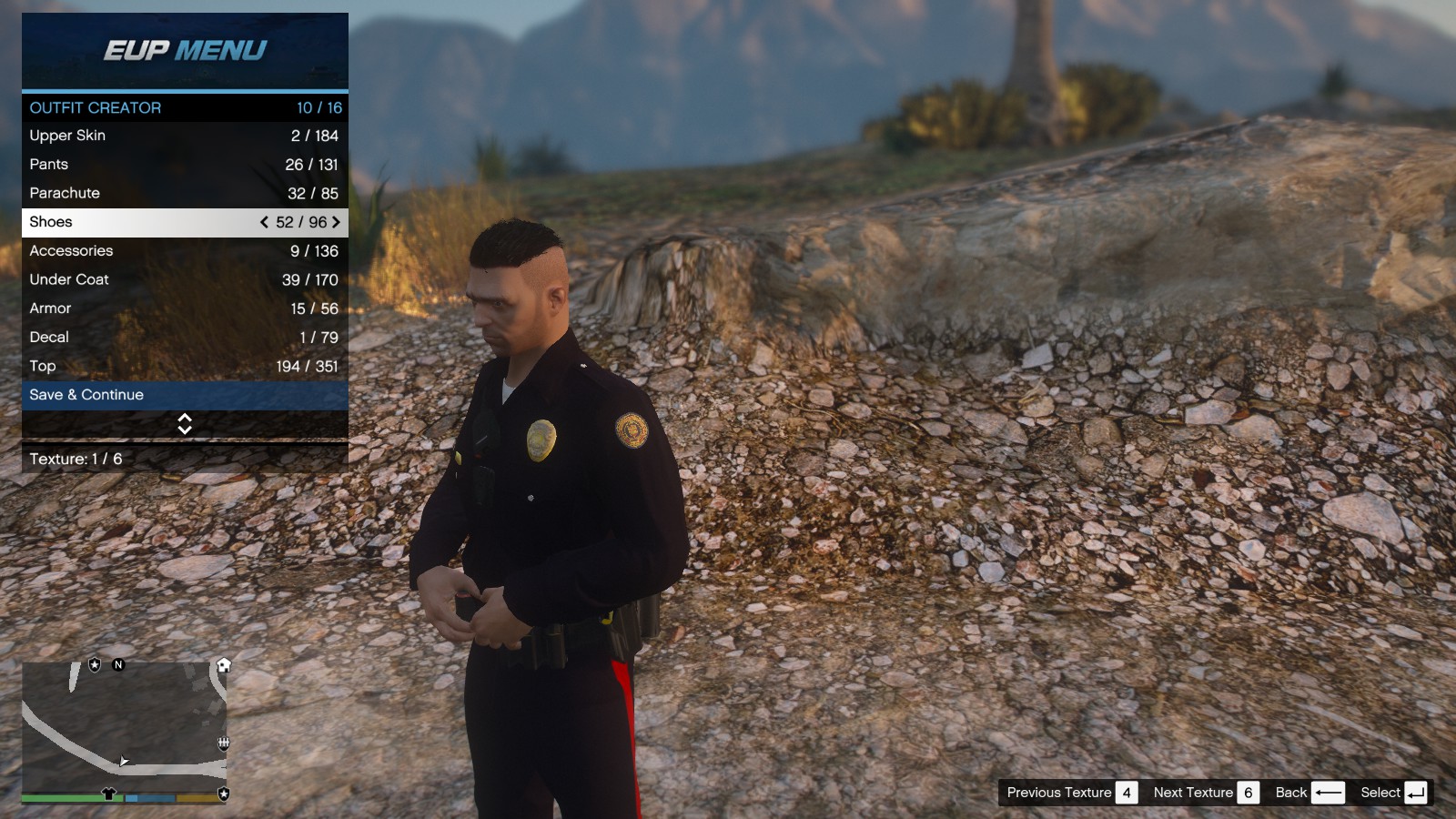Select the Under Coat entry
Viewport: 1456px width, 819px height.
click(x=184, y=279)
